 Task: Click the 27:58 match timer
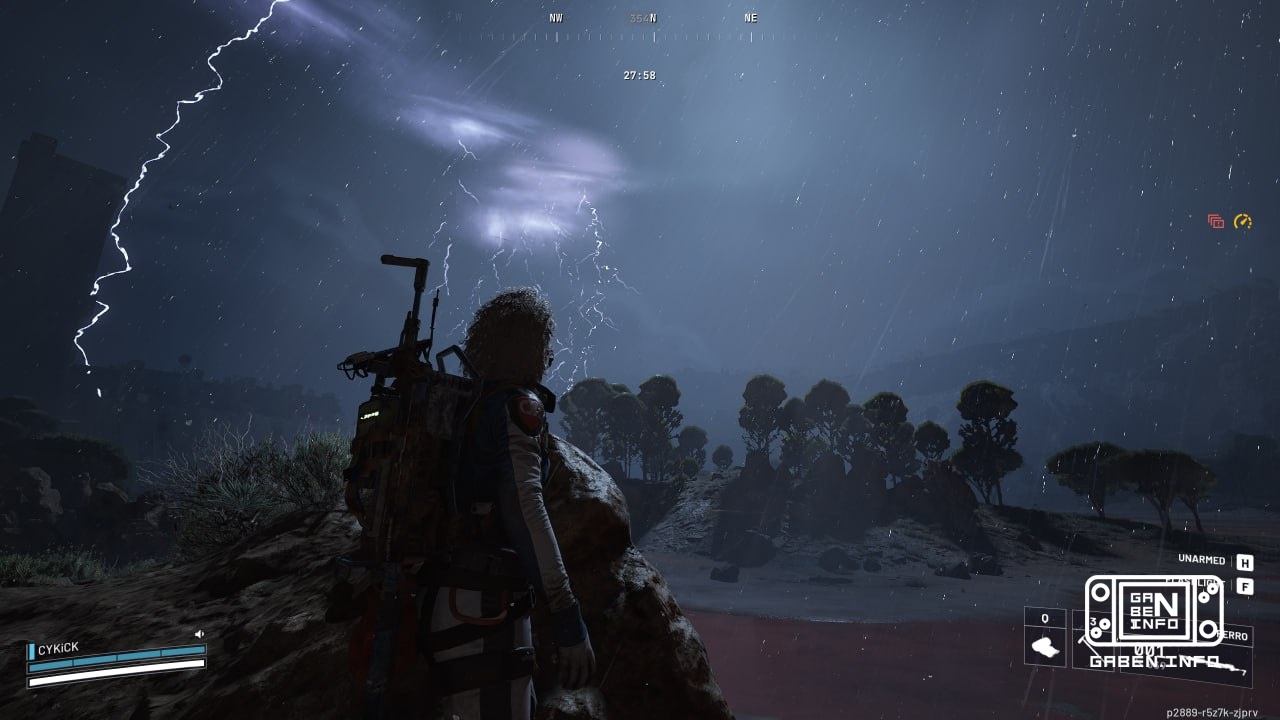tap(640, 74)
